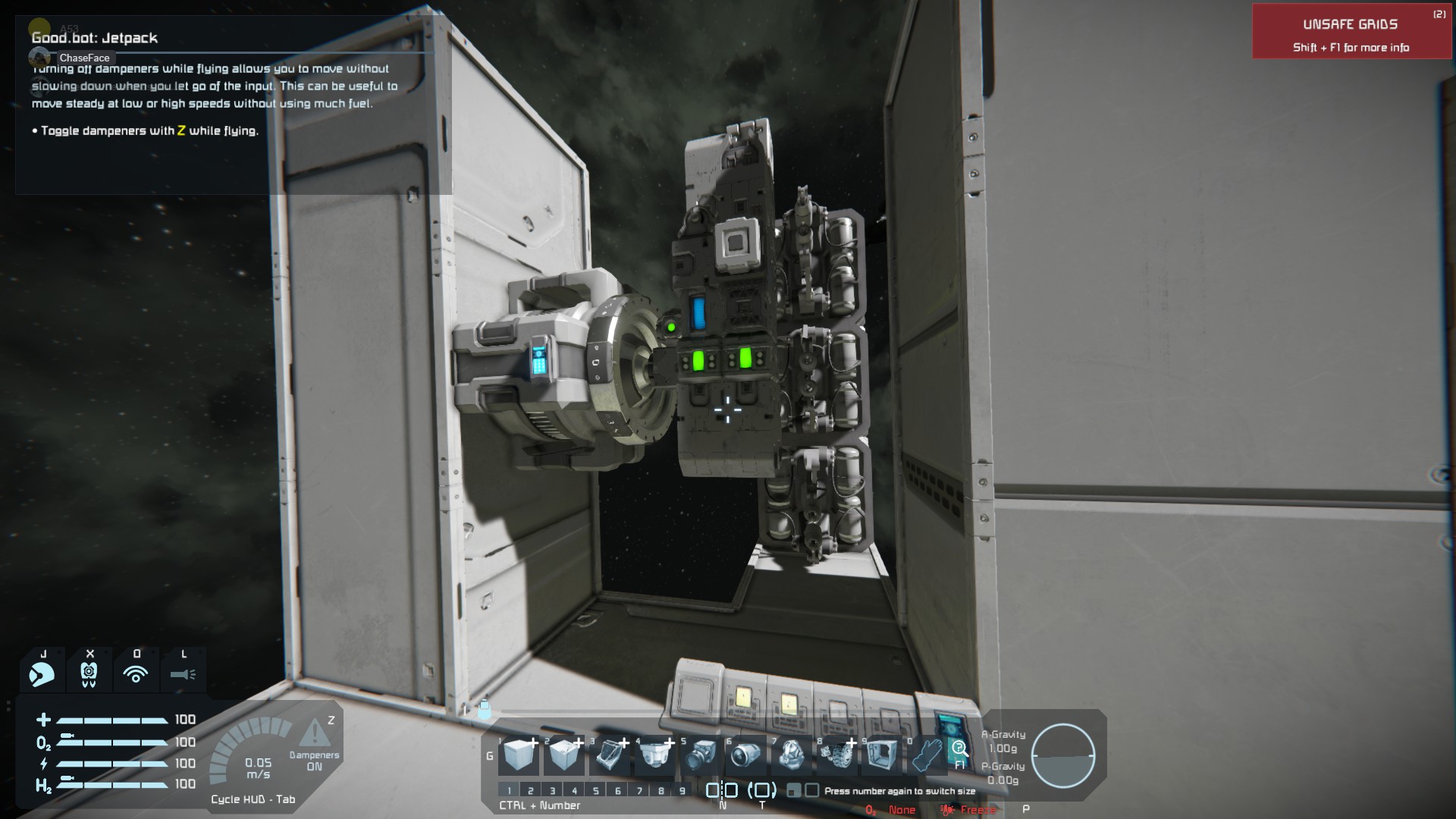Viewport: 1456px width, 819px height.
Task: Select the camera-like block in slot 5
Action: 701,755
